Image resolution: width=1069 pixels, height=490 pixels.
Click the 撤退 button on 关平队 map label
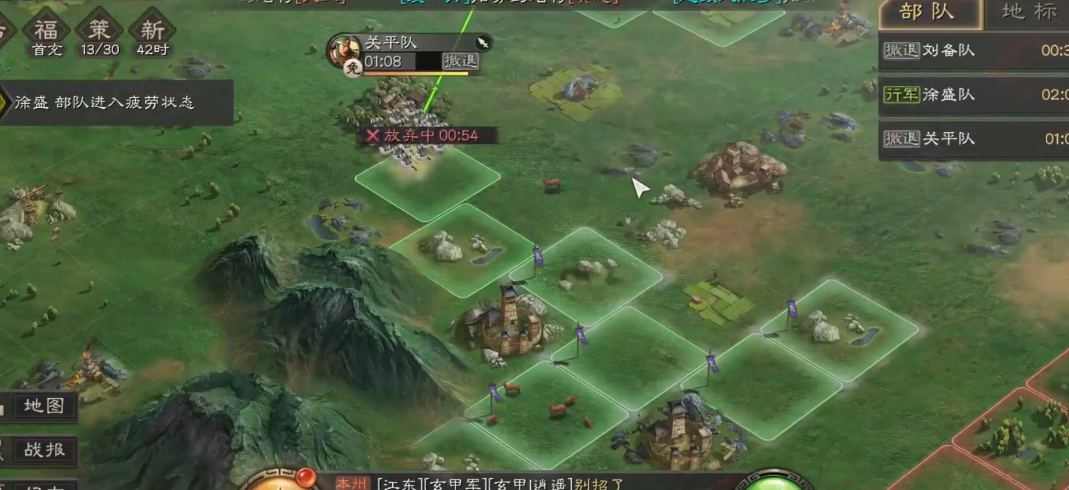coord(460,61)
